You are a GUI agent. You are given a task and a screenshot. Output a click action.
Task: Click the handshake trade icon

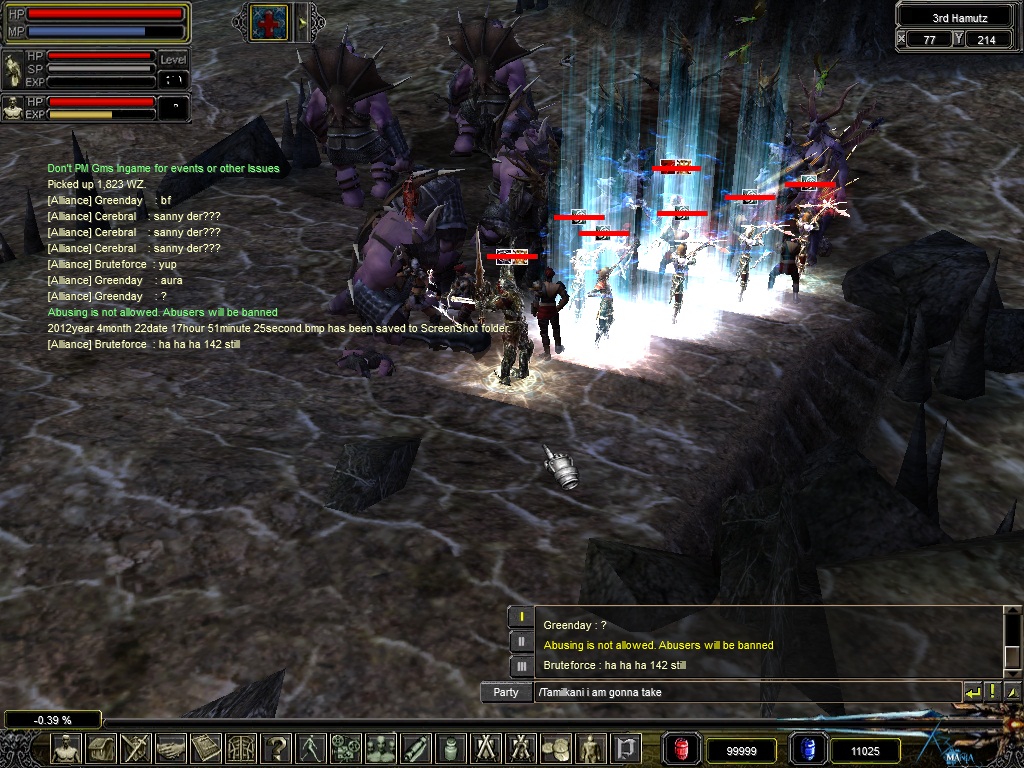click(171, 748)
